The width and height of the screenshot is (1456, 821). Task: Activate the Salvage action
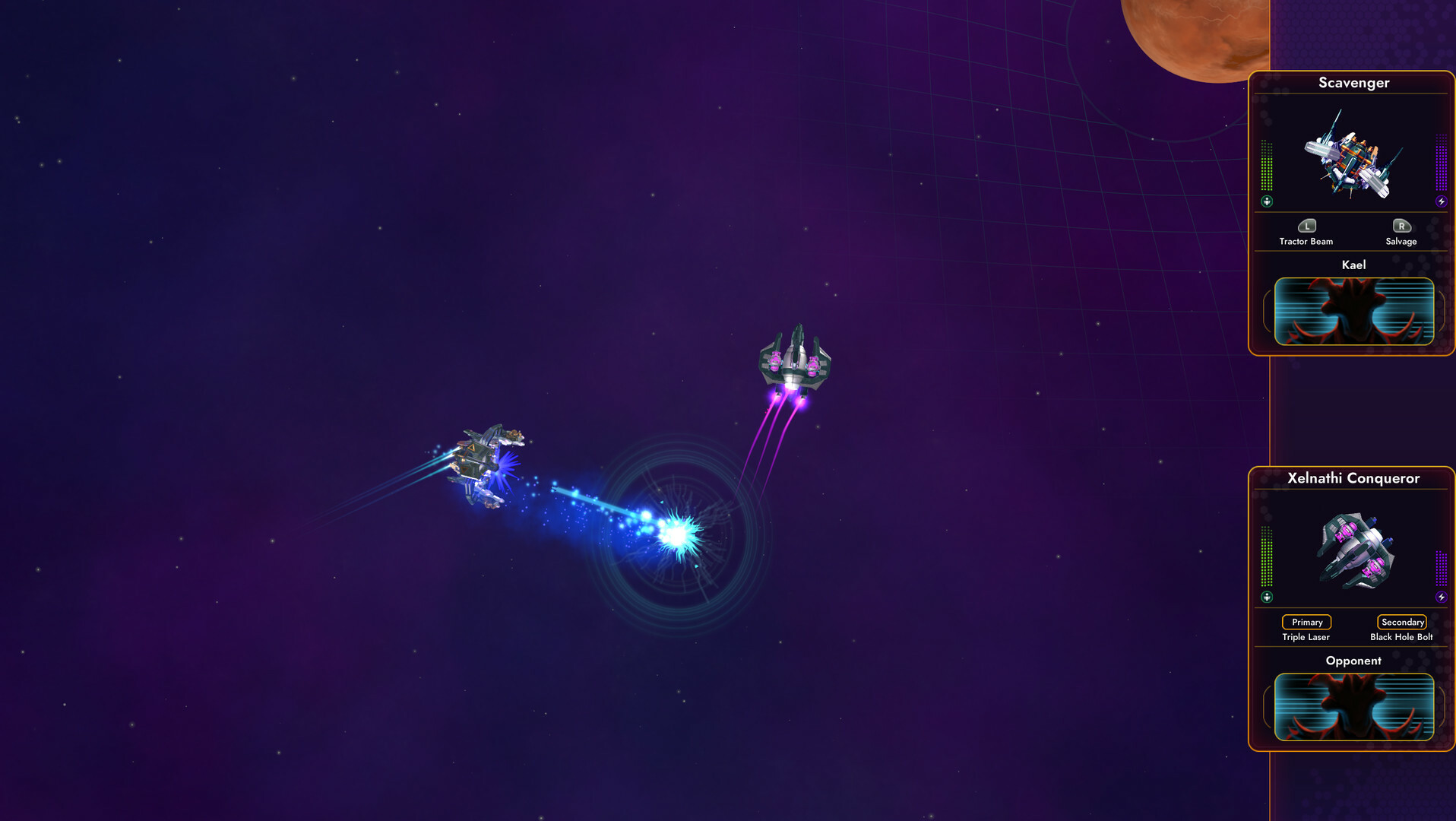pyautogui.click(x=1401, y=236)
